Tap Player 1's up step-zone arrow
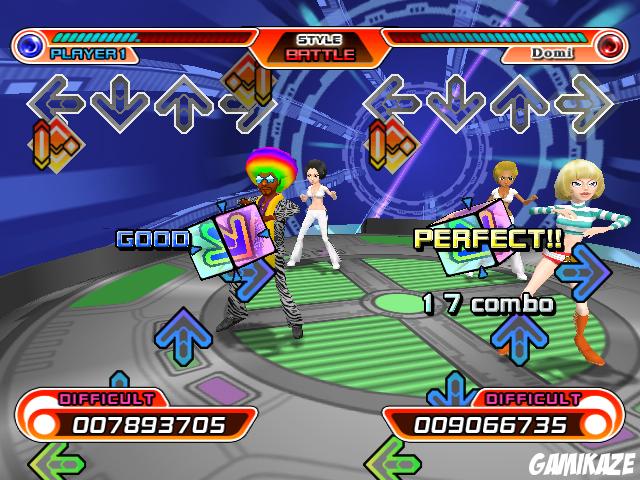This screenshot has width=640, height=480. click(x=183, y=102)
